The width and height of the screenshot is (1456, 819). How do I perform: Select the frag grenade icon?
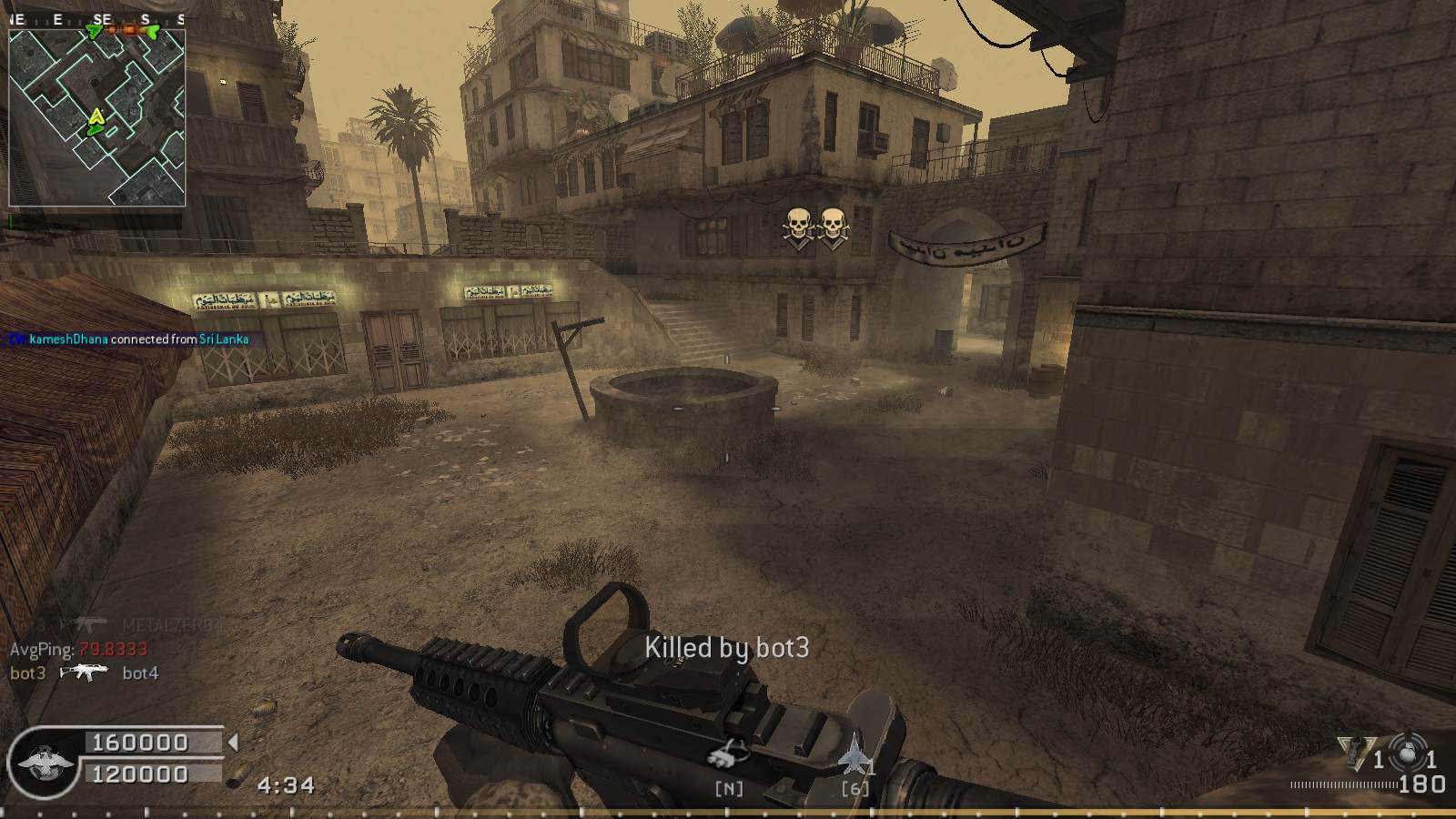pos(1409,752)
